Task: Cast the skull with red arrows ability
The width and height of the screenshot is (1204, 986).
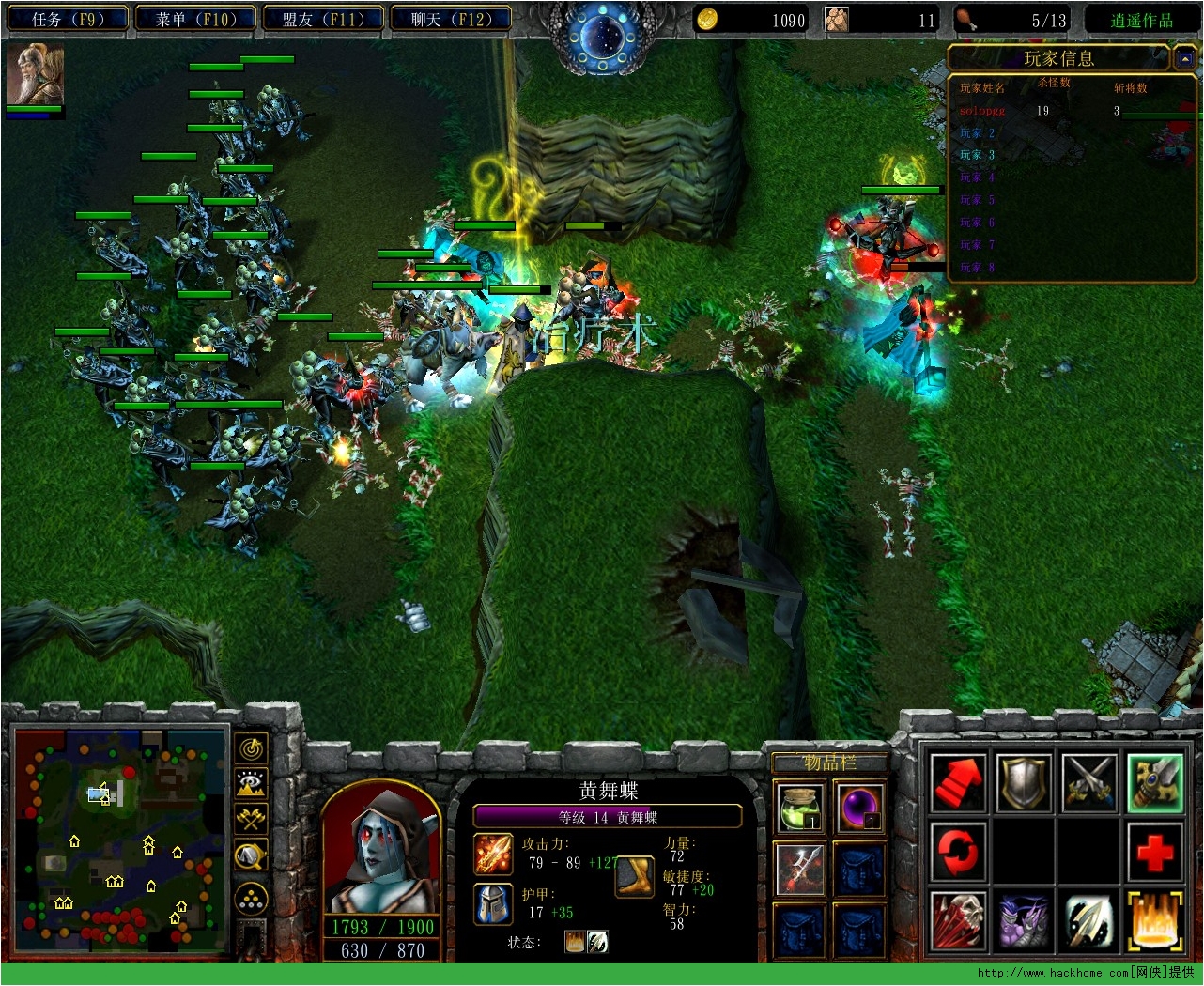Action: [958, 920]
